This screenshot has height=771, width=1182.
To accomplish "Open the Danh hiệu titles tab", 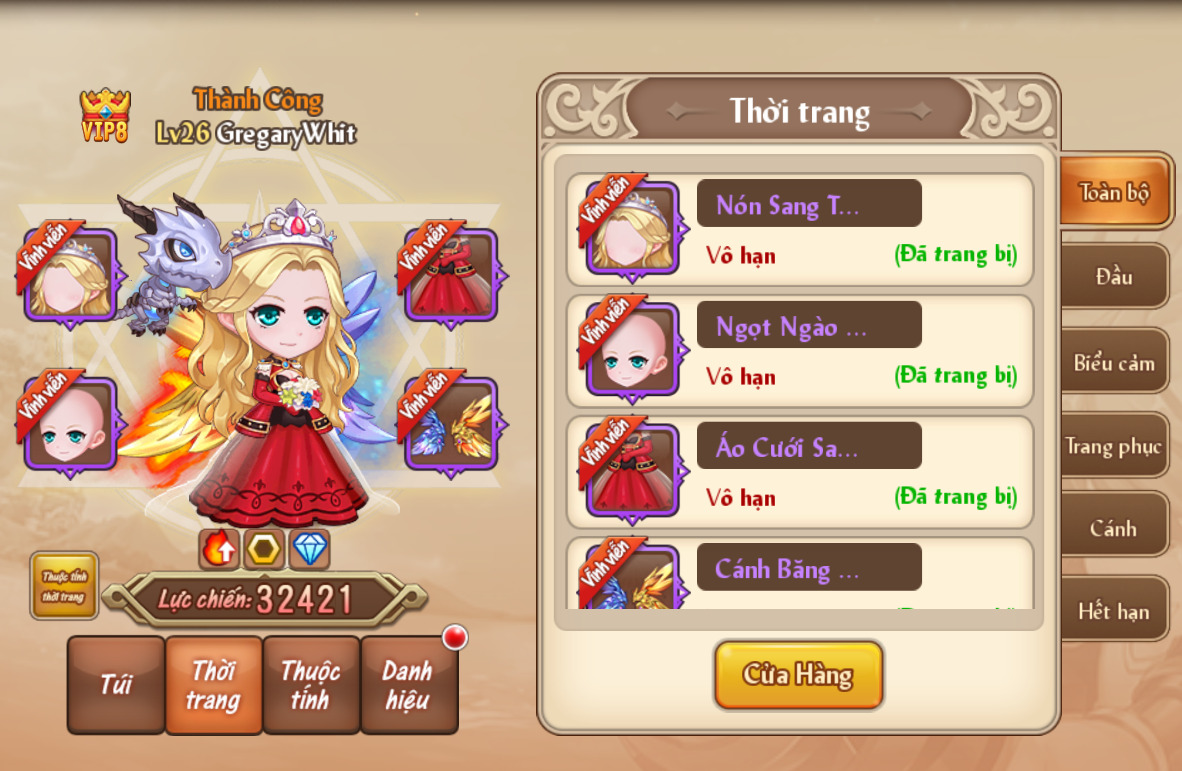I will 408,685.
